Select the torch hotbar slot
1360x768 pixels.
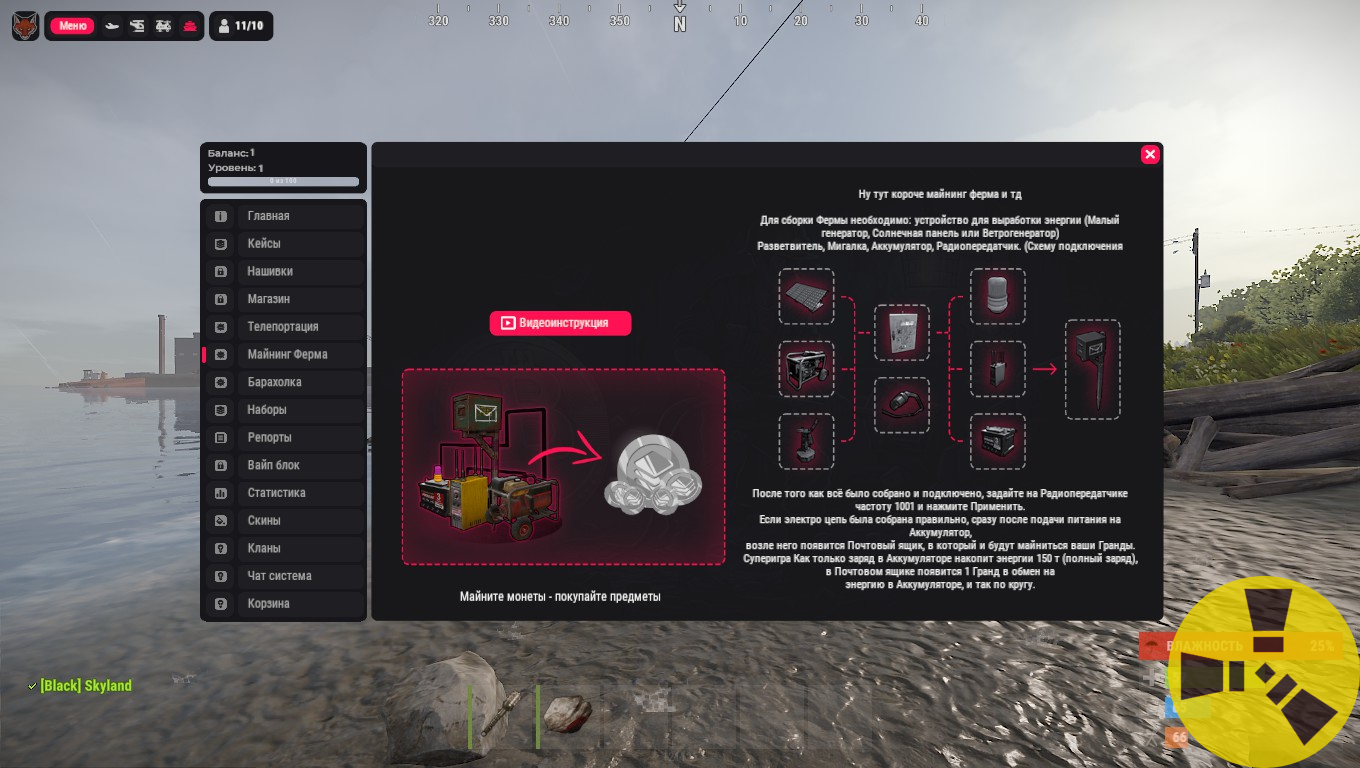(502, 716)
